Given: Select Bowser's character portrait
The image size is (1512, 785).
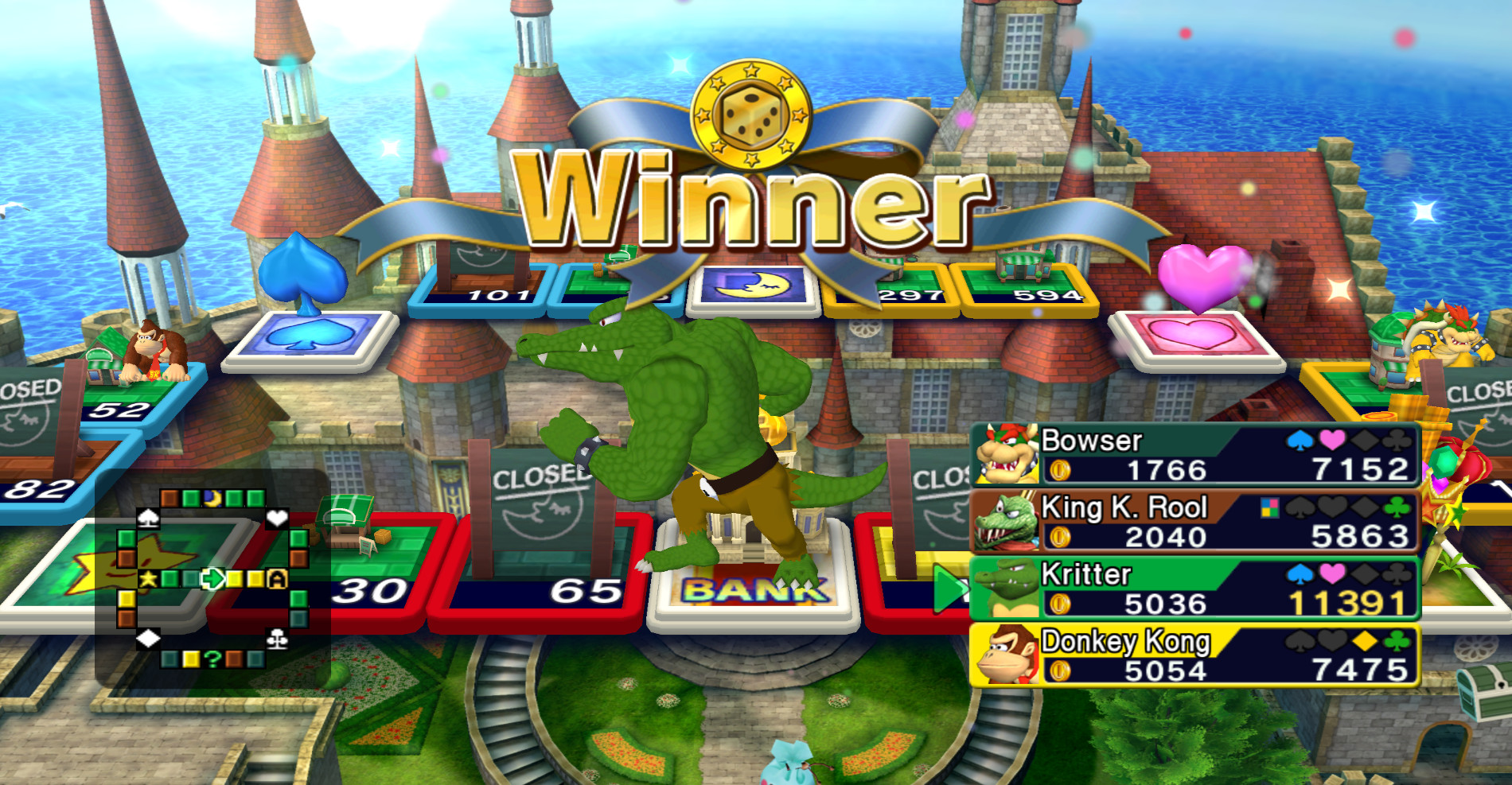Looking at the screenshot, I should click(1006, 453).
